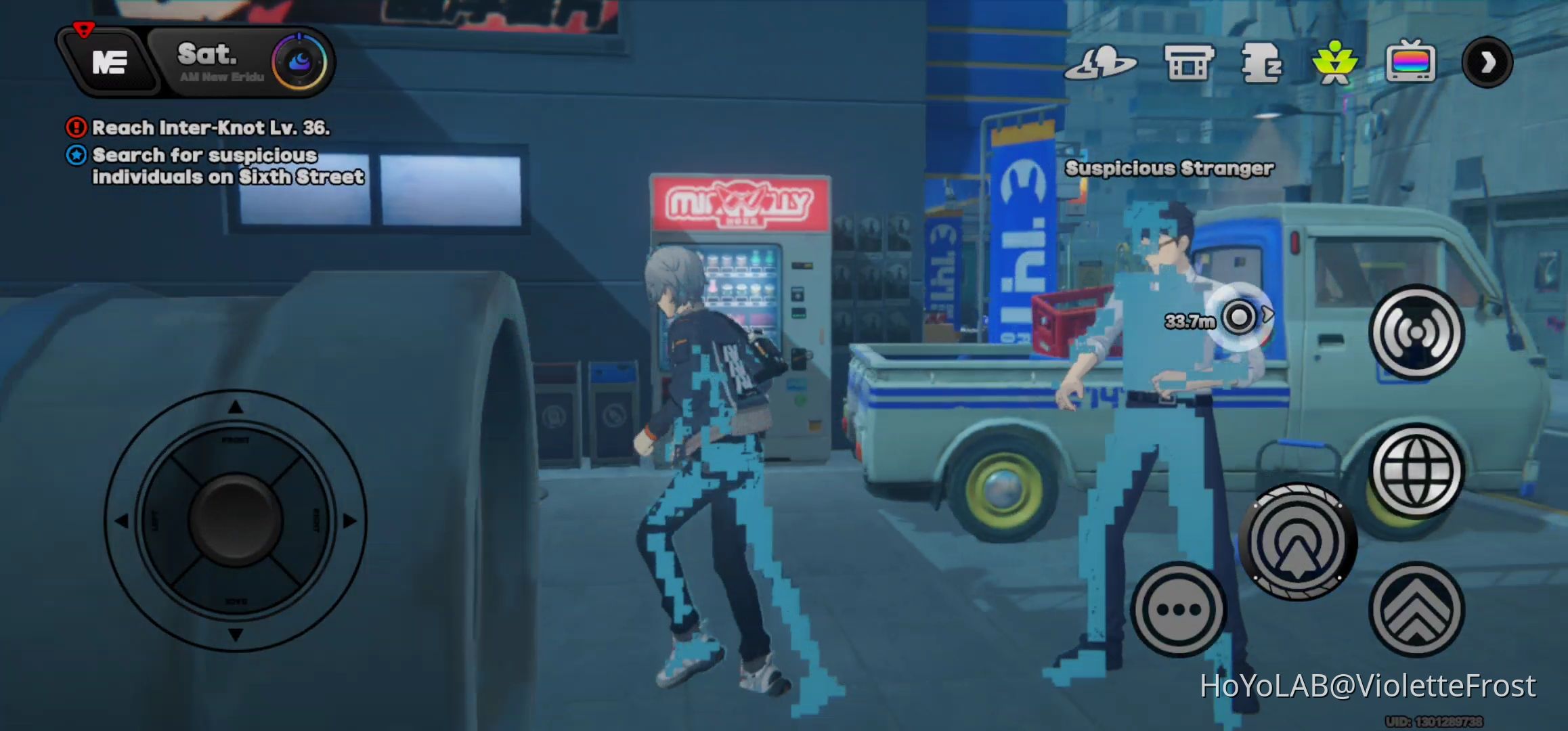Toggle tracking star on the Sixth Street quest

pos(76,156)
